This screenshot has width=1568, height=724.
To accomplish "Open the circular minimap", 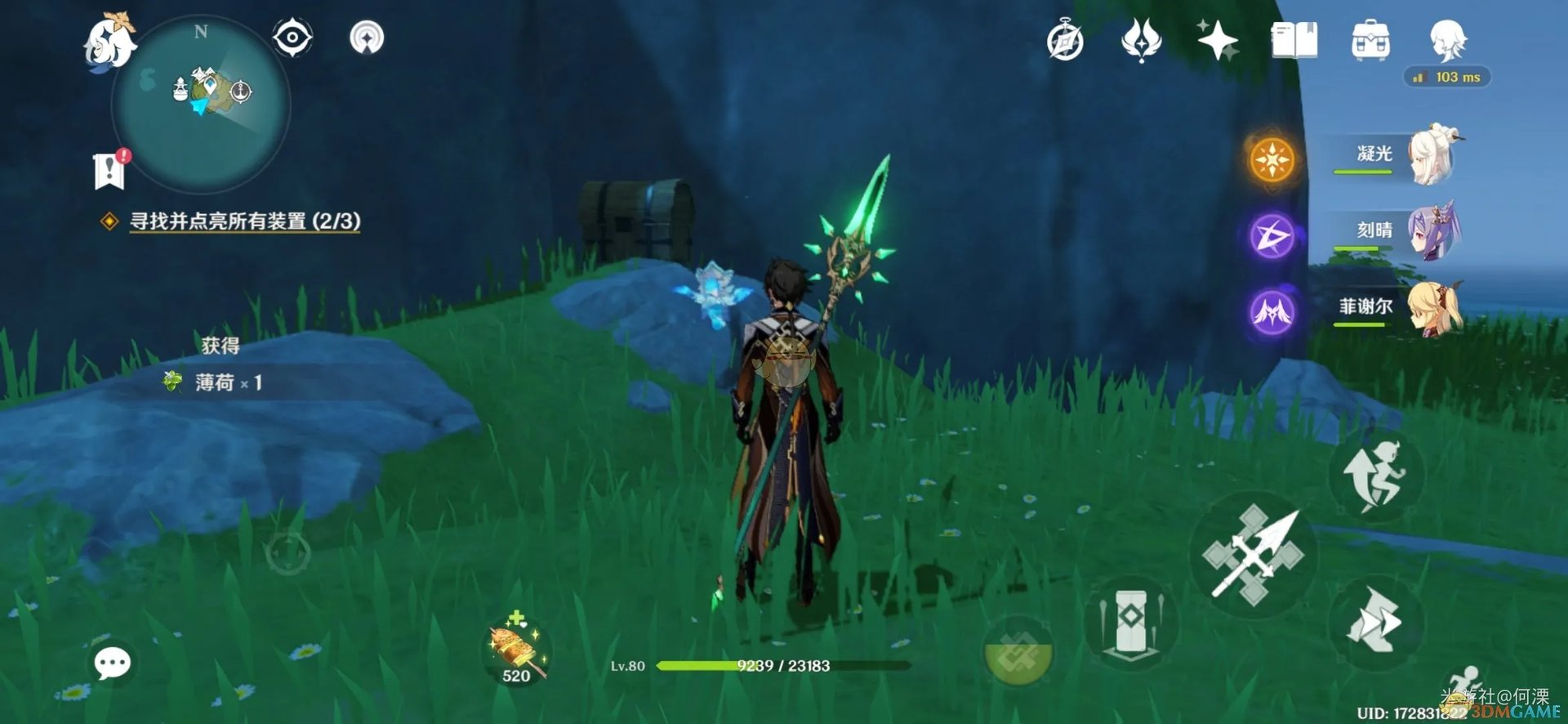I will point(202,105).
